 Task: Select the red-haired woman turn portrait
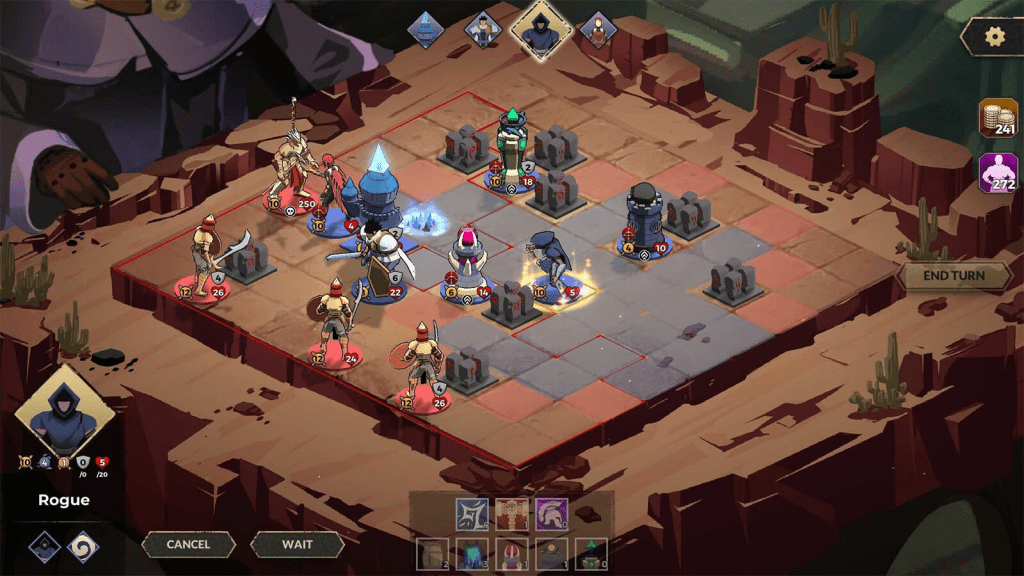598,30
